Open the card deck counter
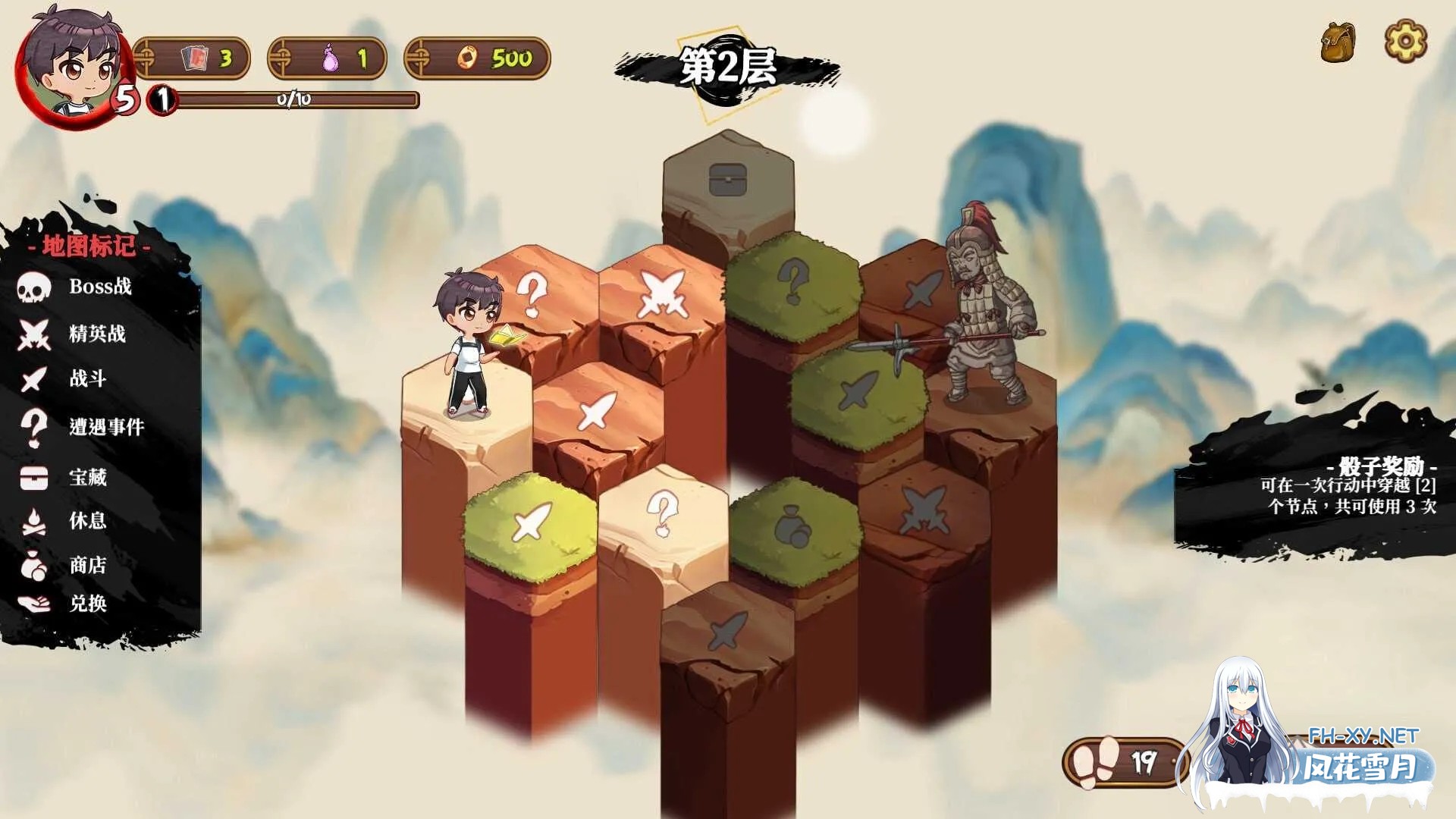 click(x=193, y=58)
